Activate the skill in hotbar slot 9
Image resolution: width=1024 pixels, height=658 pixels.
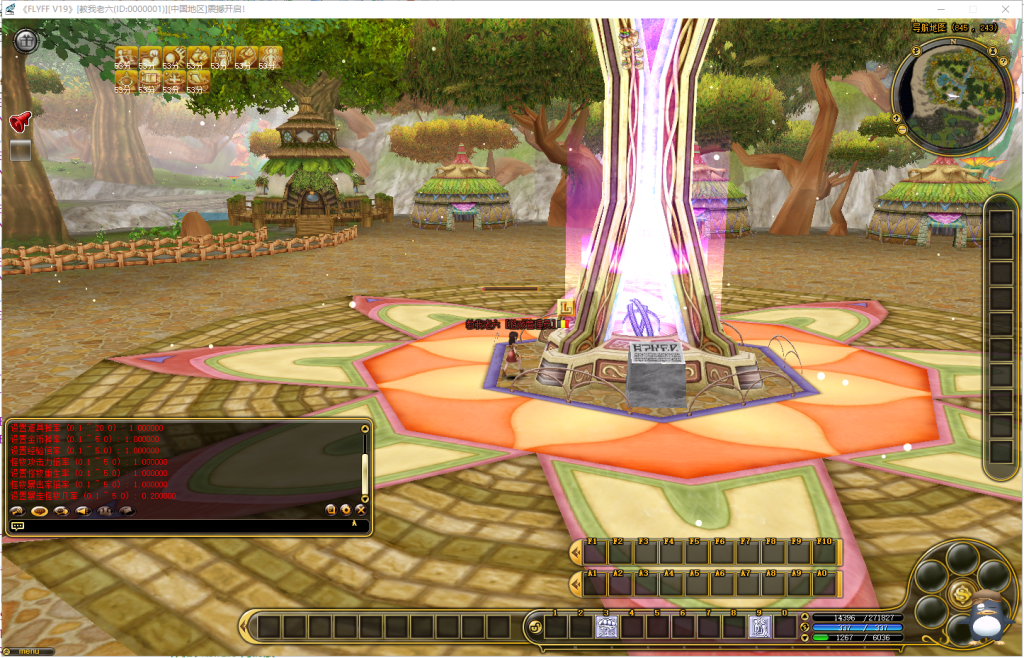tap(760, 628)
